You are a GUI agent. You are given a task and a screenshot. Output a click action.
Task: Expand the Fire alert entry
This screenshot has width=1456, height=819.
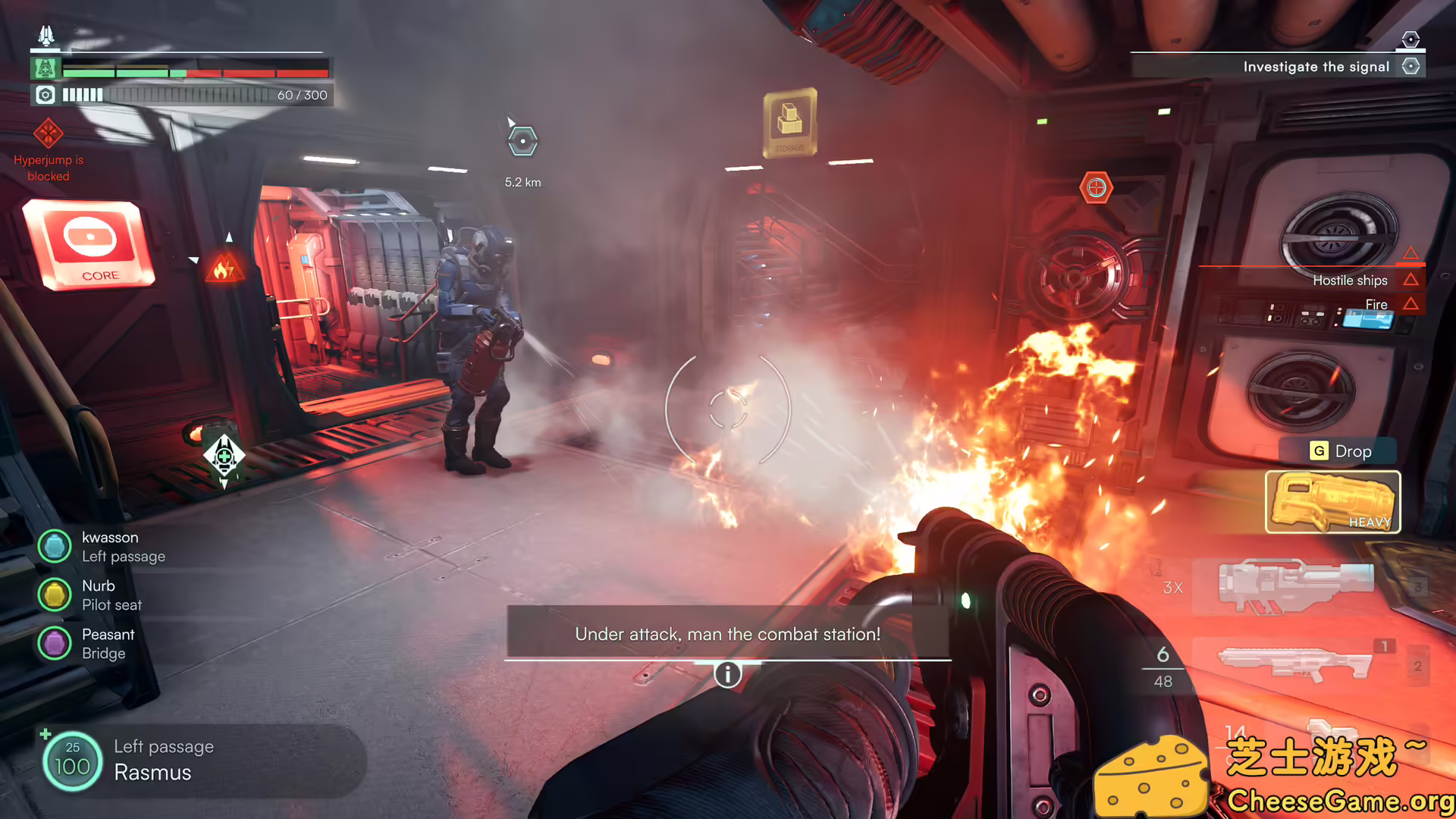click(1376, 303)
